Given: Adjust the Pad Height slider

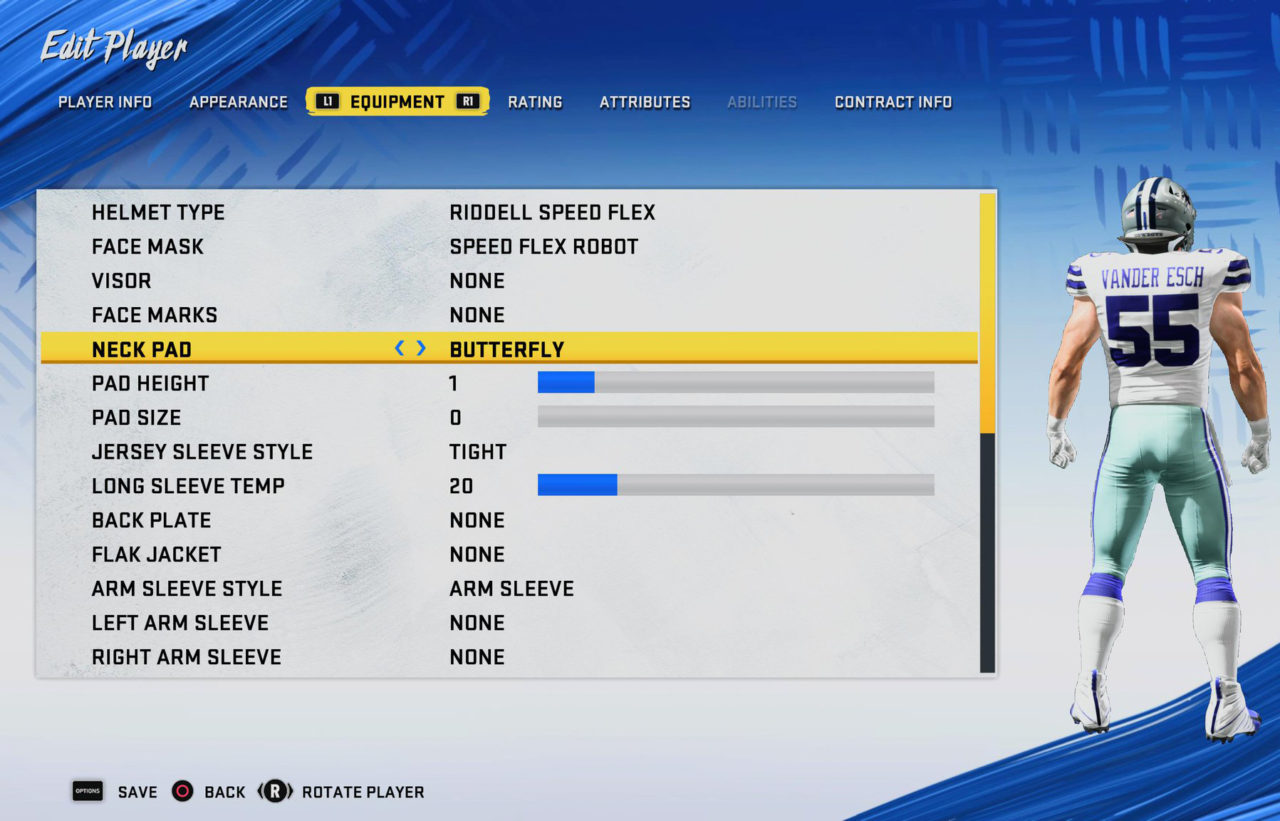Looking at the screenshot, I should click(x=735, y=382).
